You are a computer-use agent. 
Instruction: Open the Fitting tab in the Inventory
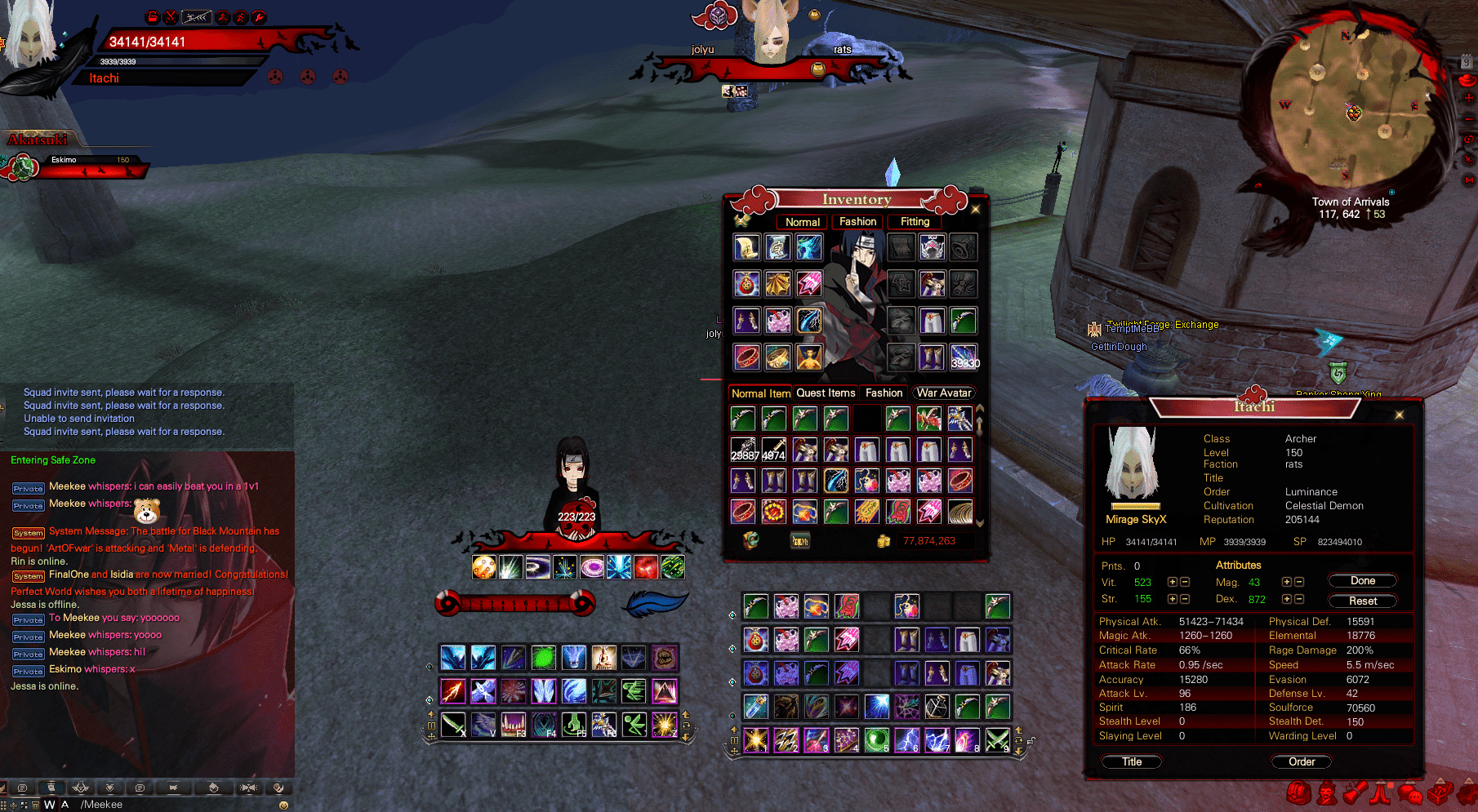pyautogui.click(x=914, y=221)
